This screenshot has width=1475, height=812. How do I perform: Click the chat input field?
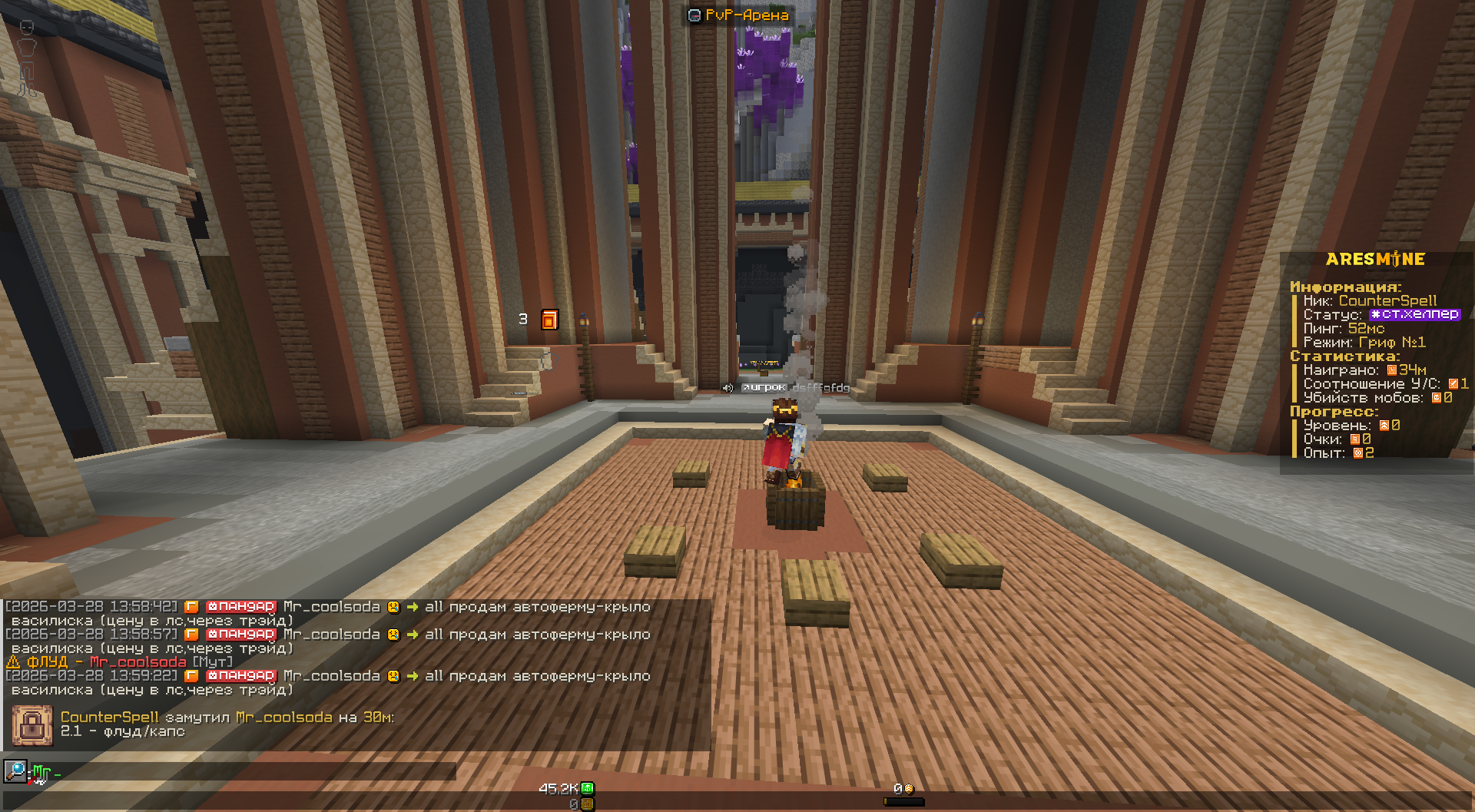pos(246,771)
